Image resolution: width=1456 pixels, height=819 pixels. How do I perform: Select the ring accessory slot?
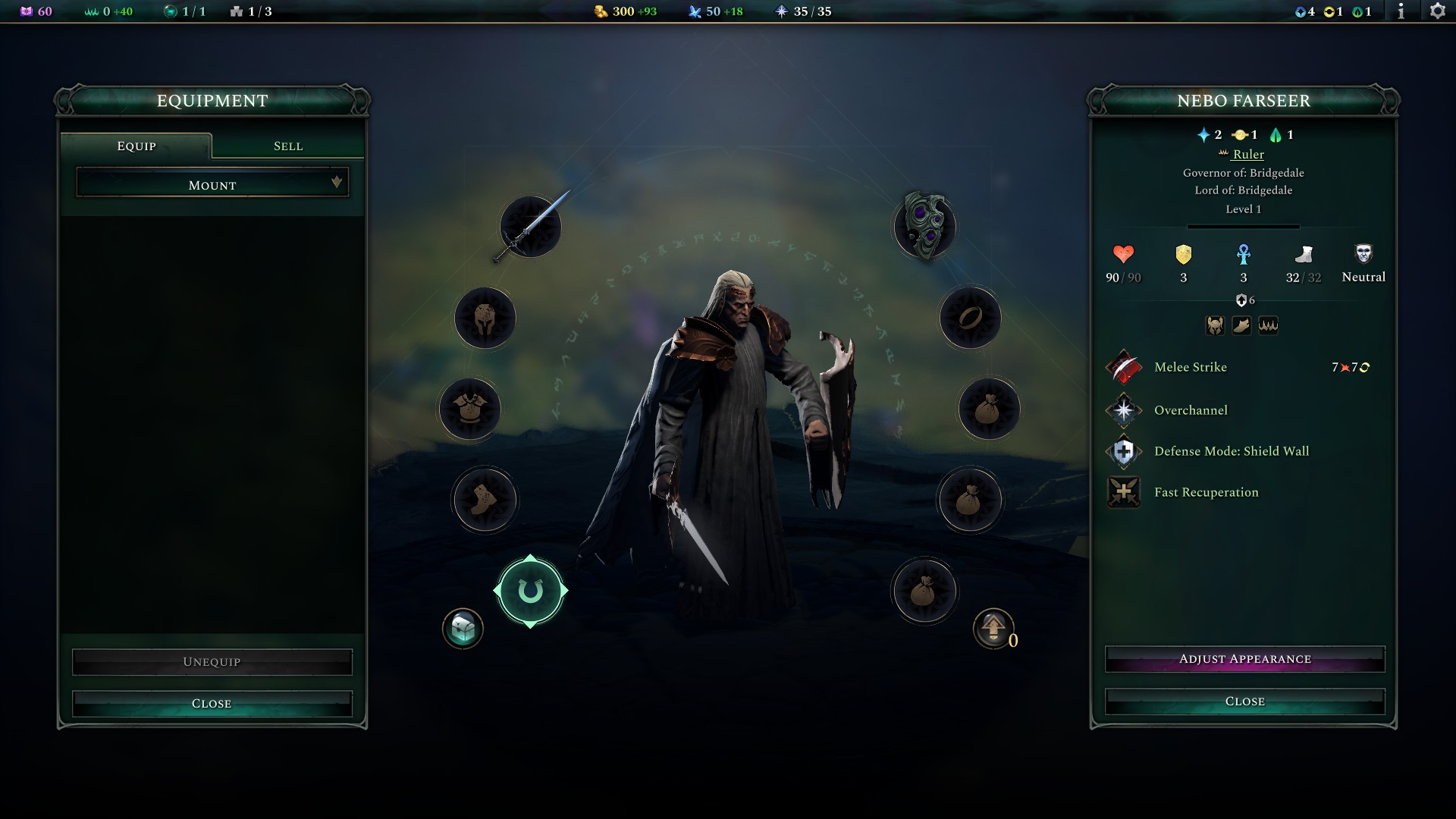tap(971, 318)
